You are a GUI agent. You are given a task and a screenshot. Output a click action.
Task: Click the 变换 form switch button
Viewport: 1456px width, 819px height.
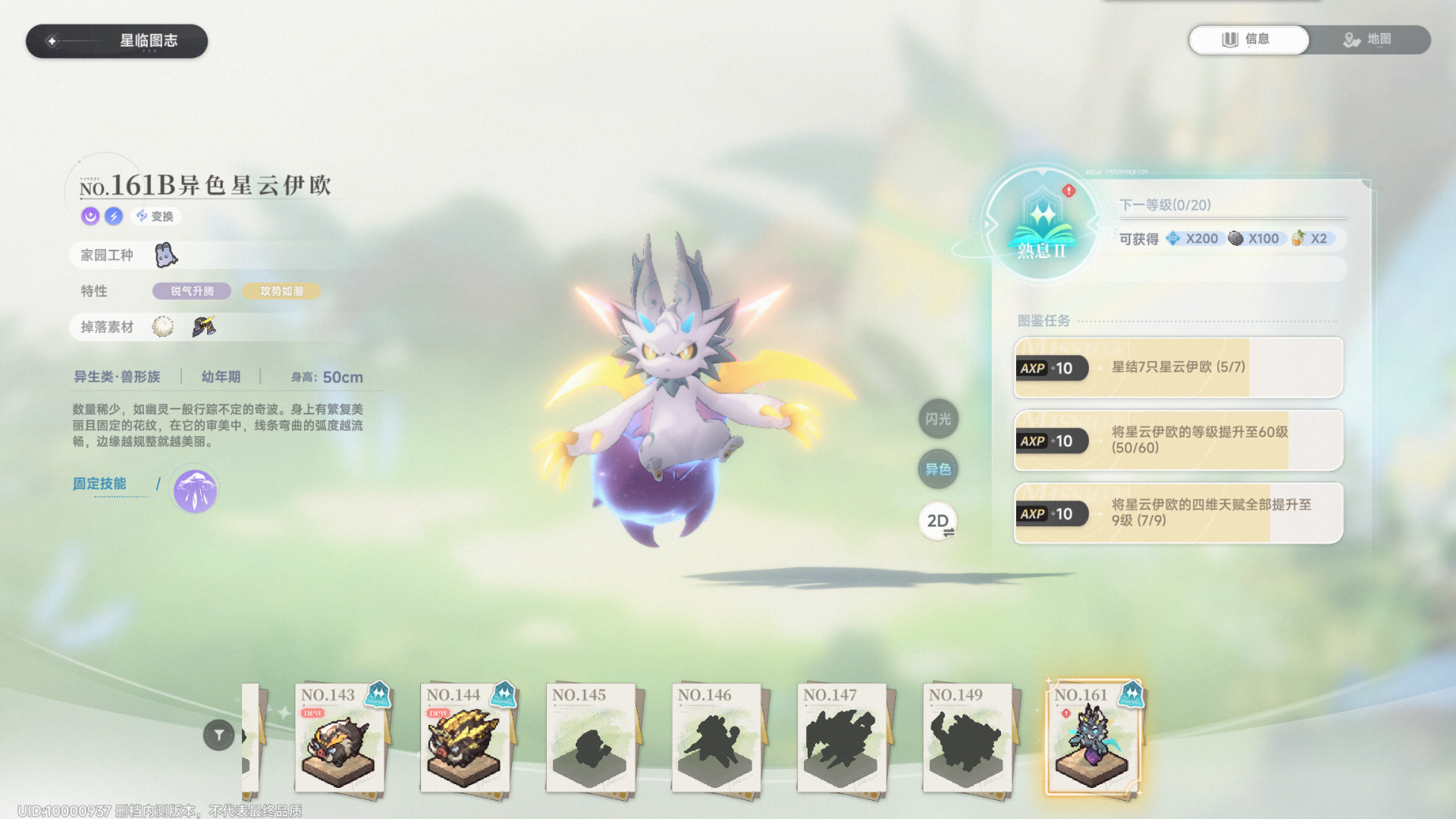coord(155,216)
